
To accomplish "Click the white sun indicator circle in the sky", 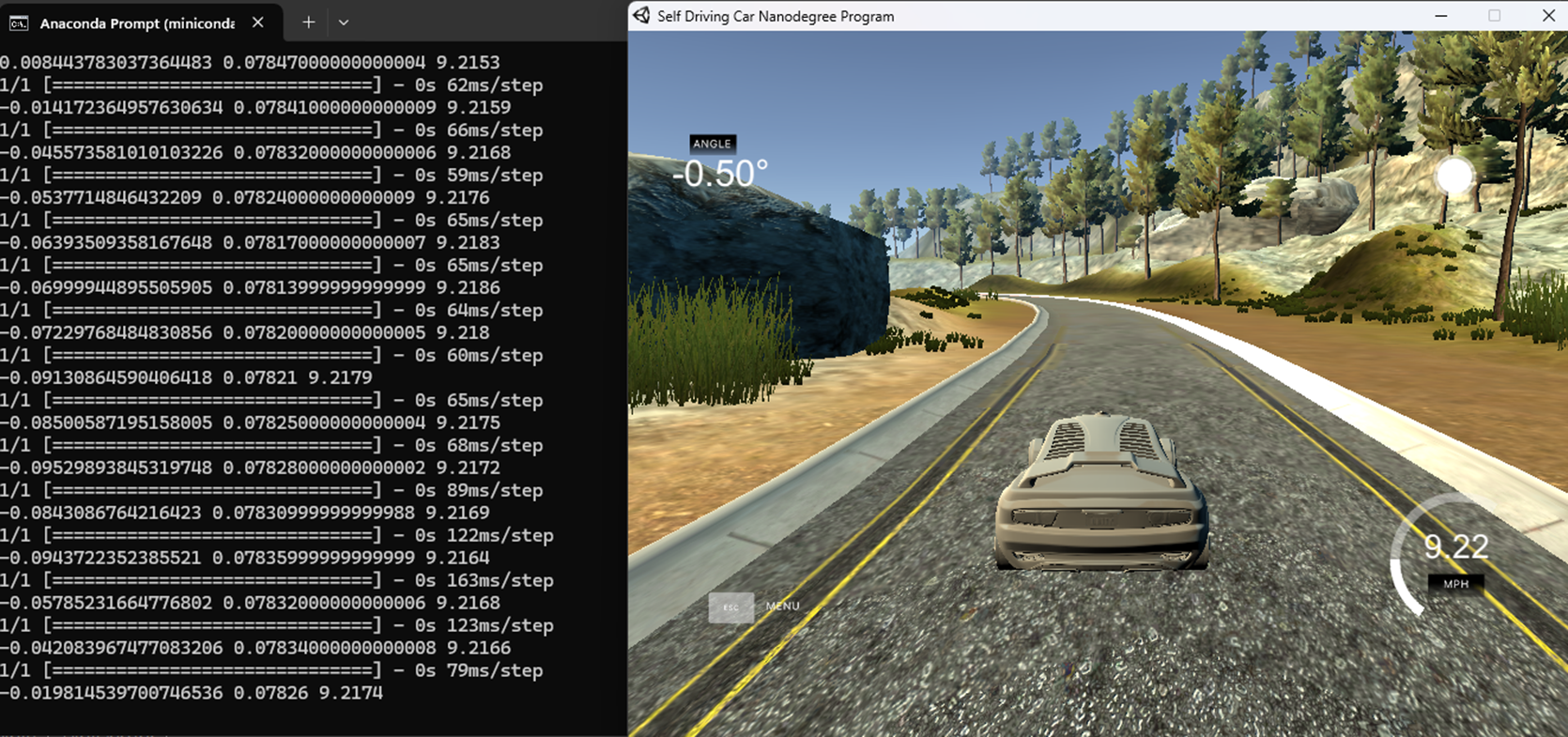I will (x=1456, y=175).
